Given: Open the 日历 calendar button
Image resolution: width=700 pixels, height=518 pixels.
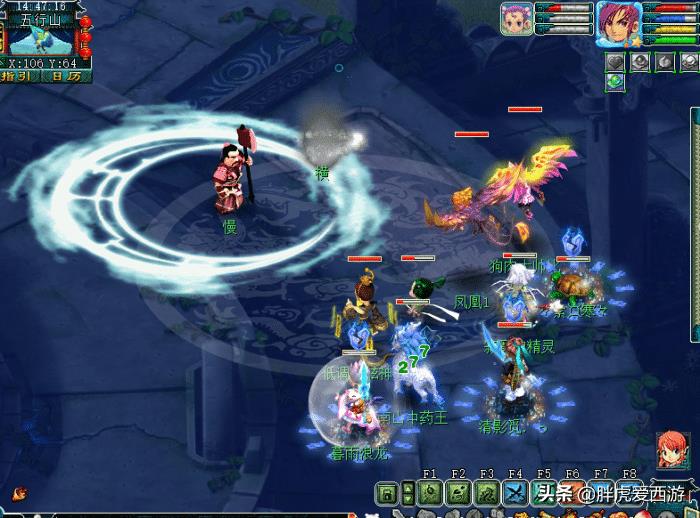Looking at the screenshot, I should click(67, 76).
